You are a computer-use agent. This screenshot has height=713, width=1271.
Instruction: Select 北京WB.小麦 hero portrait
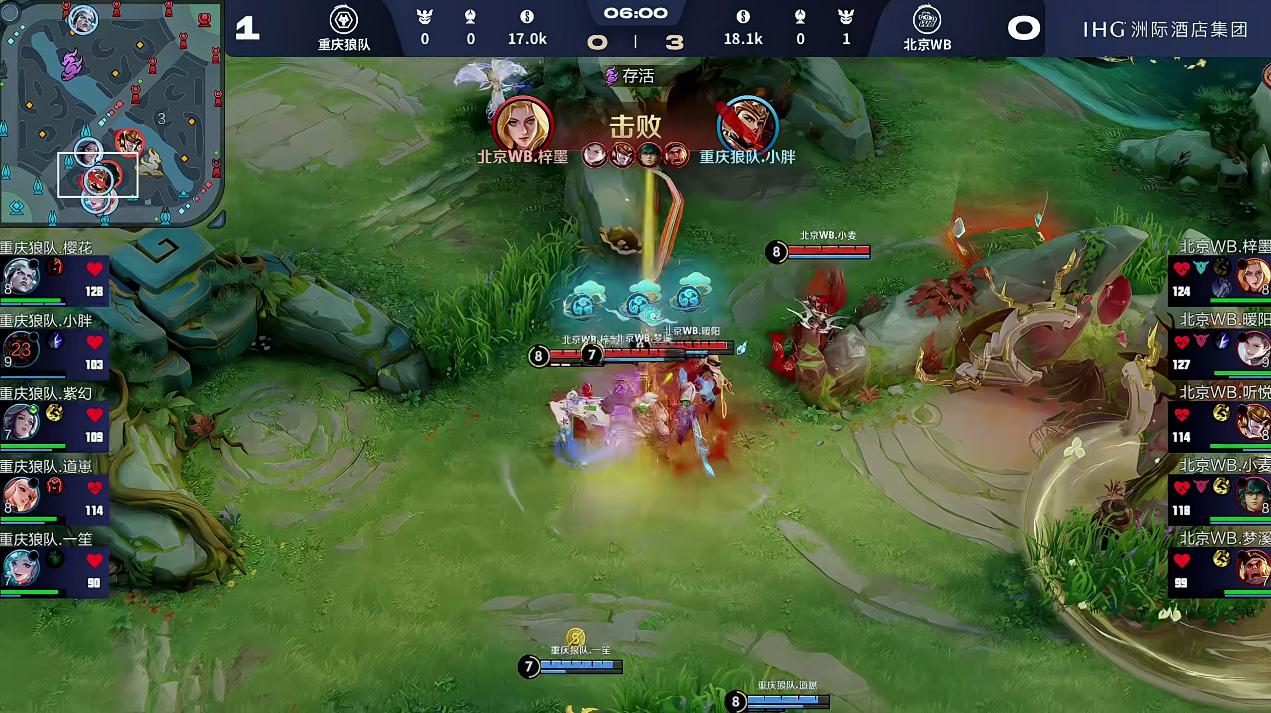(x=1253, y=493)
